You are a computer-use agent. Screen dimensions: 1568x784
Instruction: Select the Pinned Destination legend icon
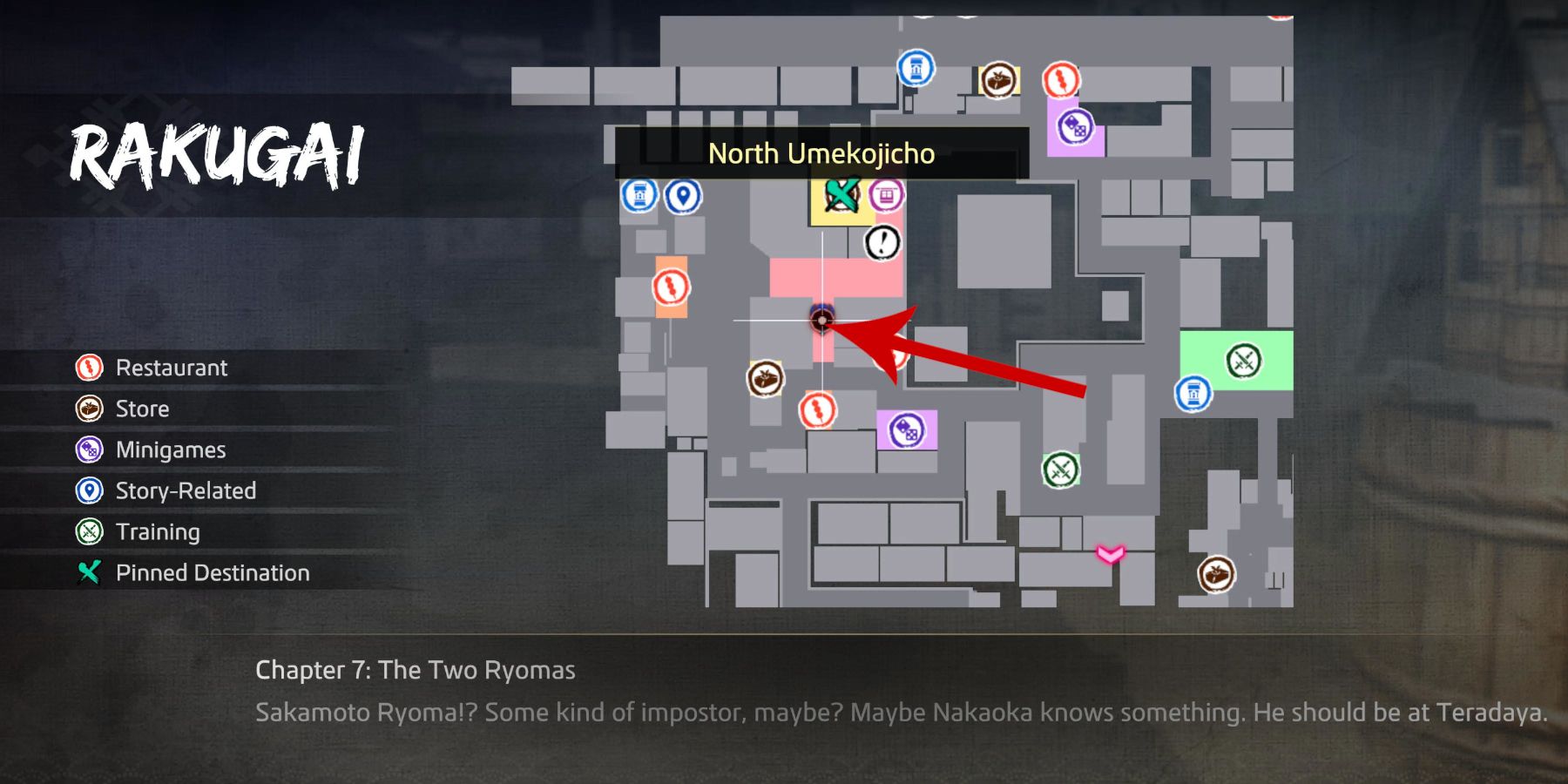tap(88, 572)
